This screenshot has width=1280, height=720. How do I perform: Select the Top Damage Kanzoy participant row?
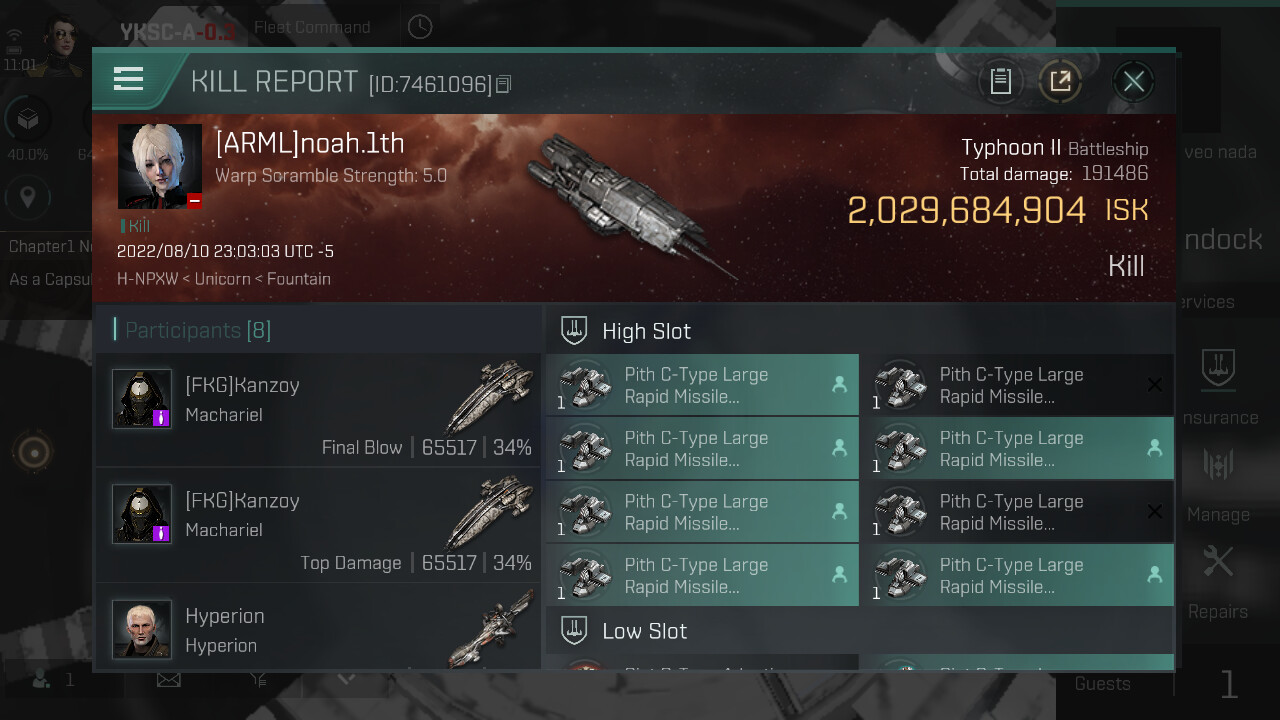click(318, 526)
